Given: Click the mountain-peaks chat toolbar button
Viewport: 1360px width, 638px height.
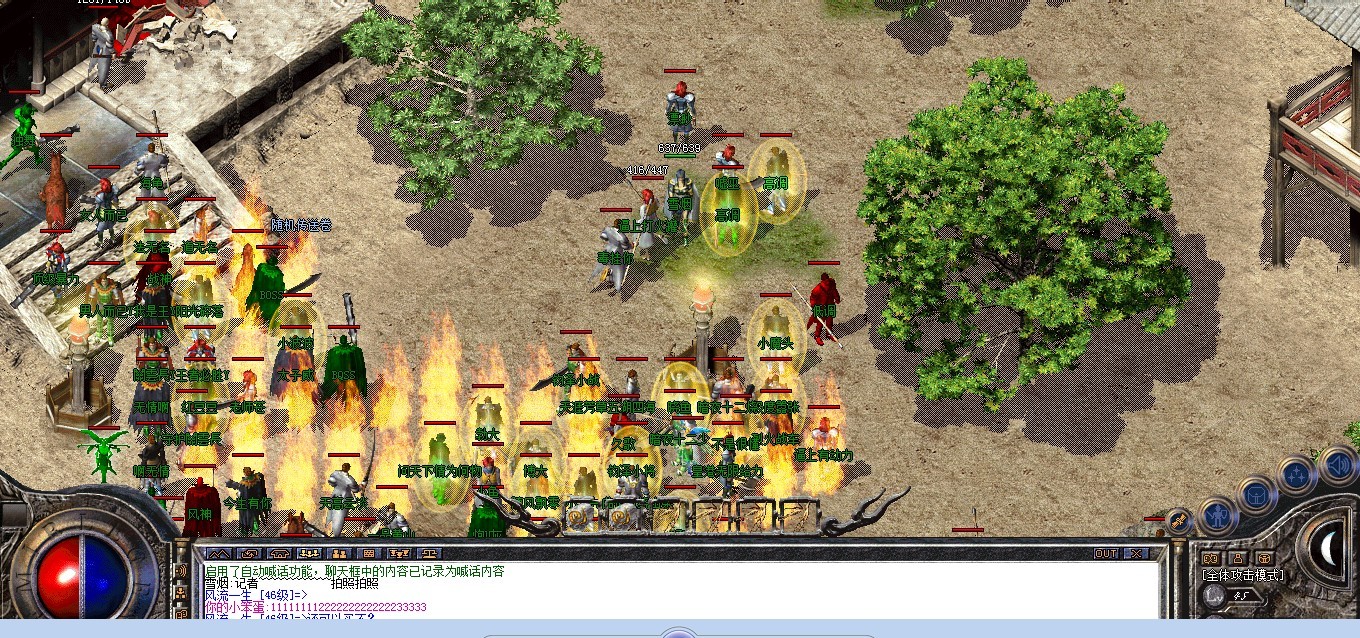Looking at the screenshot, I should [x=217, y=553].
